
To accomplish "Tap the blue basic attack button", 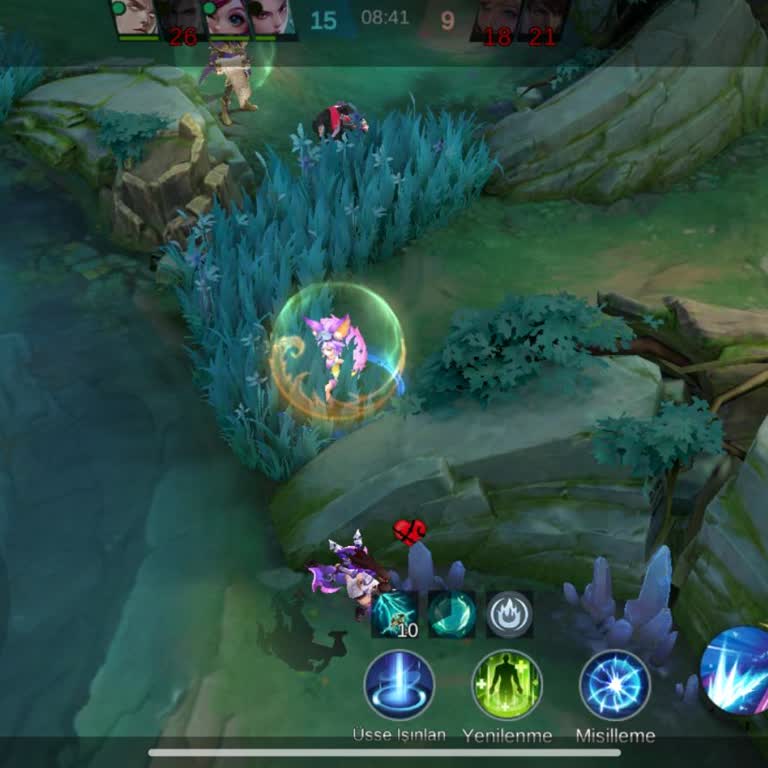I will [x=738, y=670].
